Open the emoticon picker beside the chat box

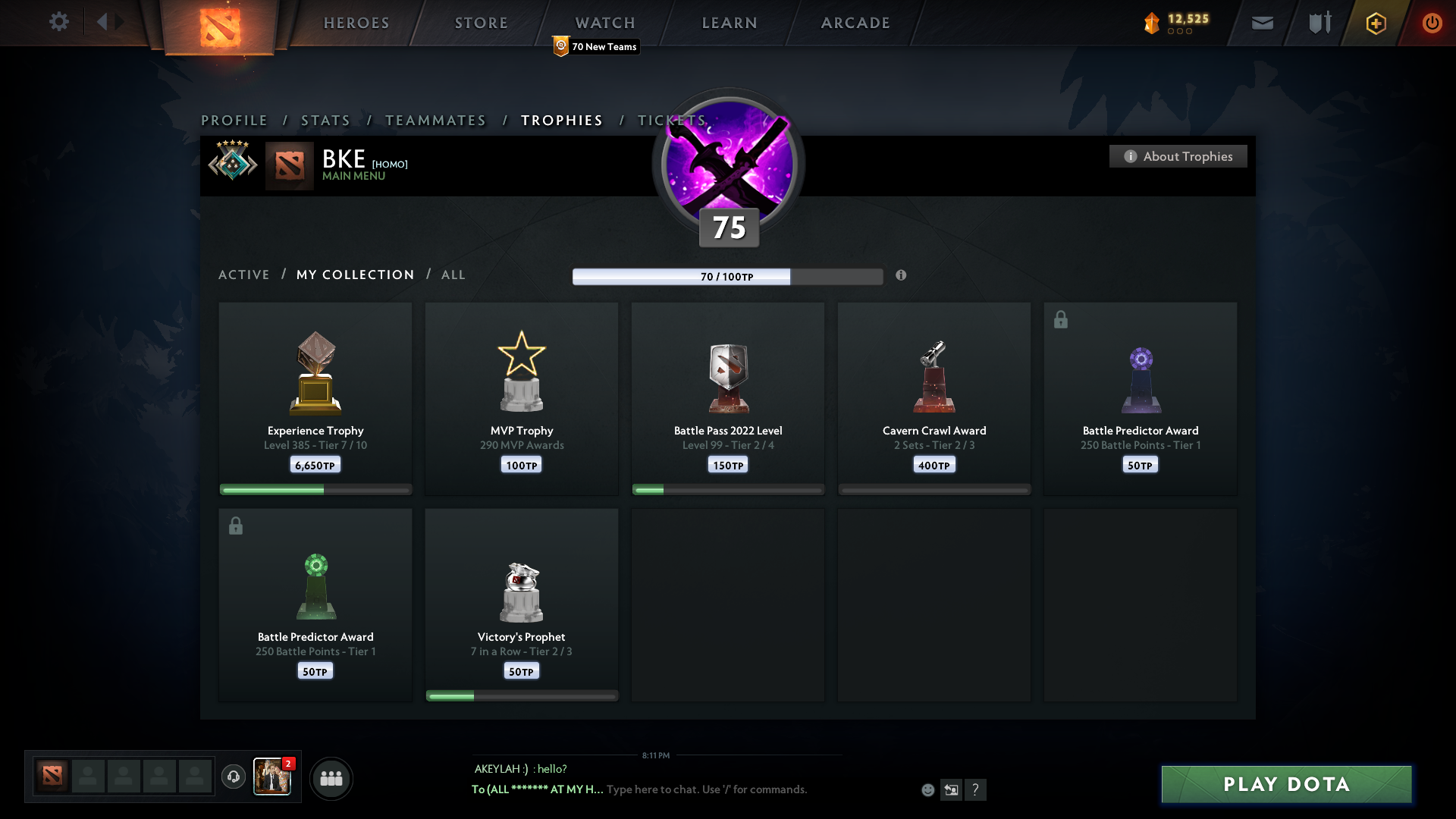(928, 789)
